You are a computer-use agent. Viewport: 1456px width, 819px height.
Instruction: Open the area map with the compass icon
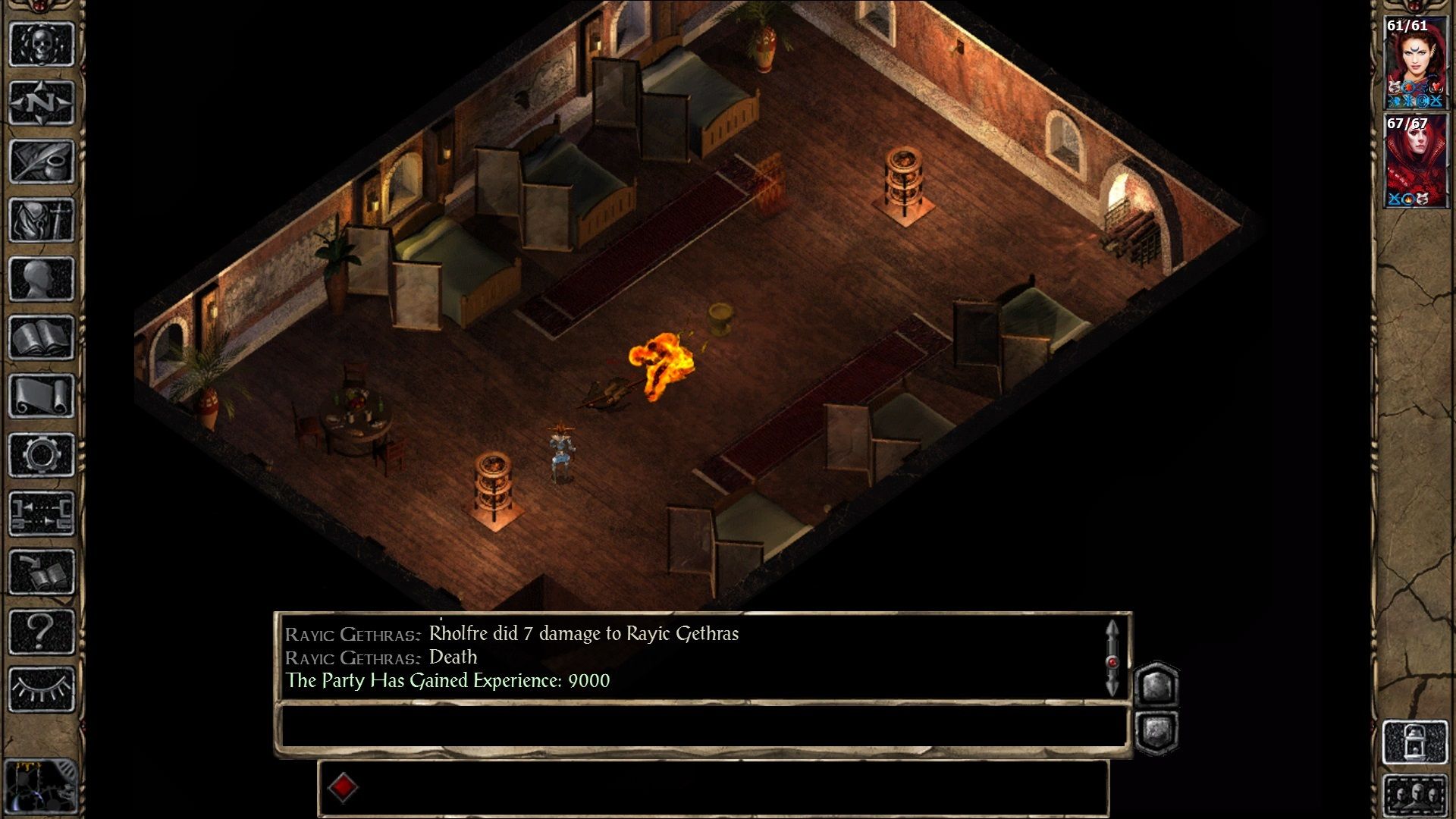[x=42, y=102]
